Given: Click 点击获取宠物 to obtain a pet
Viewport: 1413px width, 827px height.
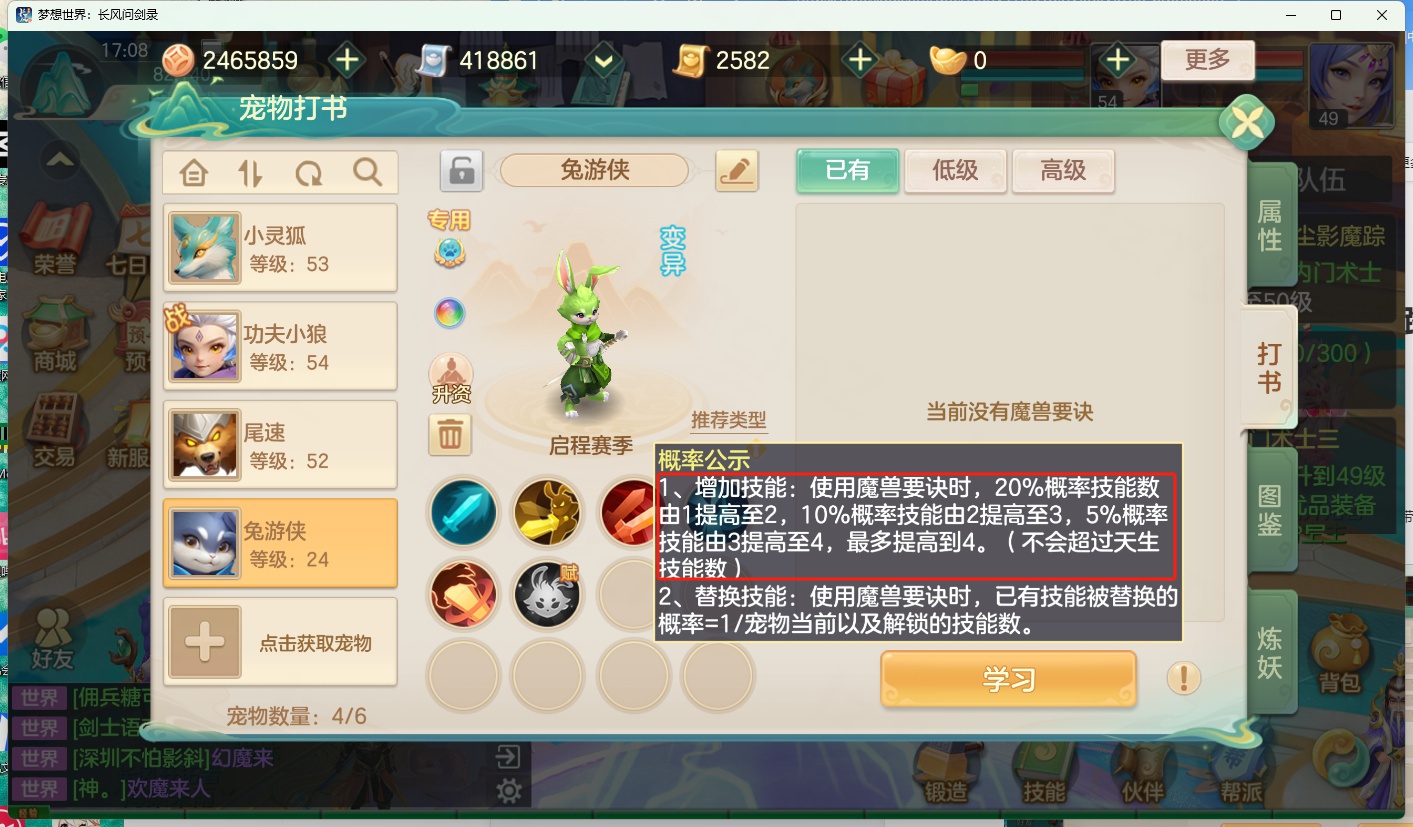Looking at the screenshot, I should click(x=280, y=642).
